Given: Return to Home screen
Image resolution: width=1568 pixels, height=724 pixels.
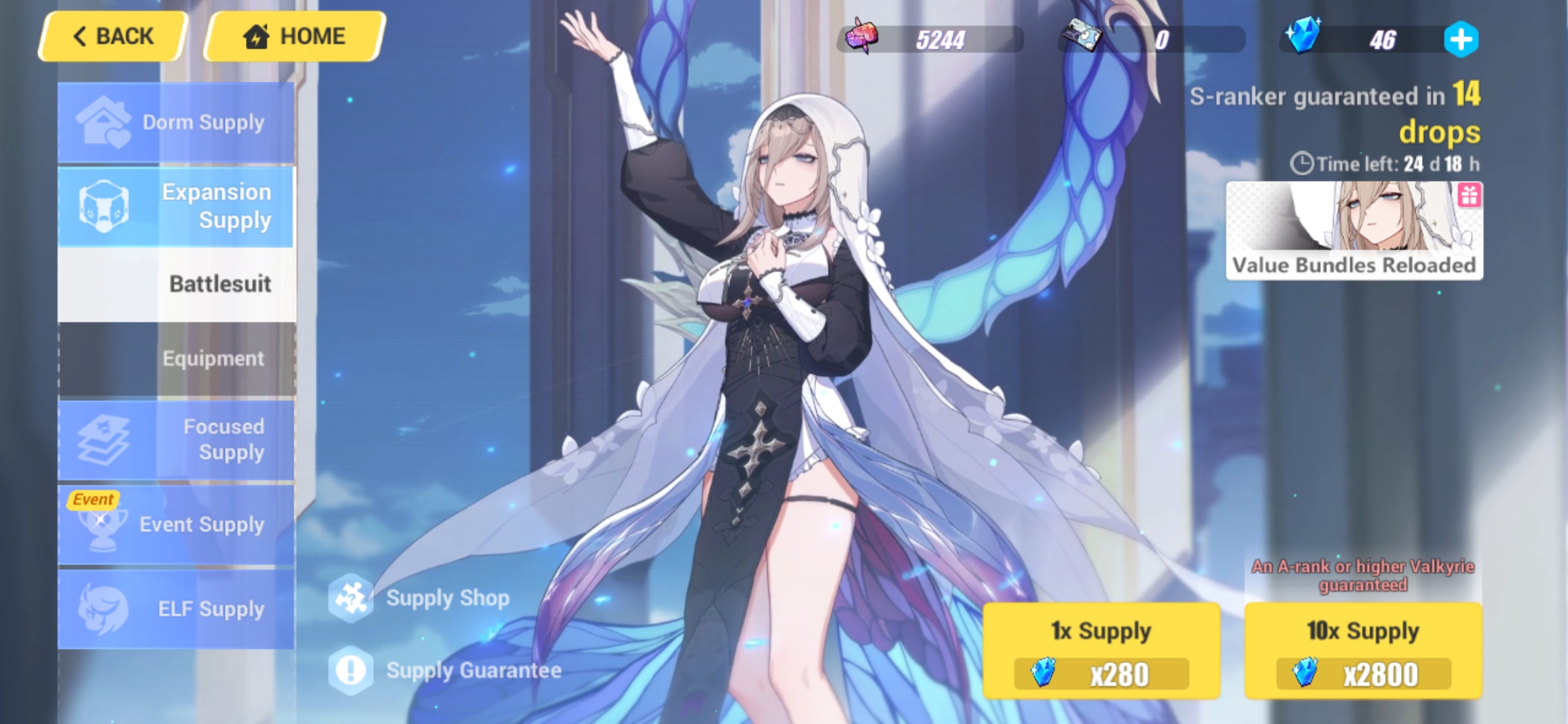Looking at the screenshot, I should tap(293, 36).
